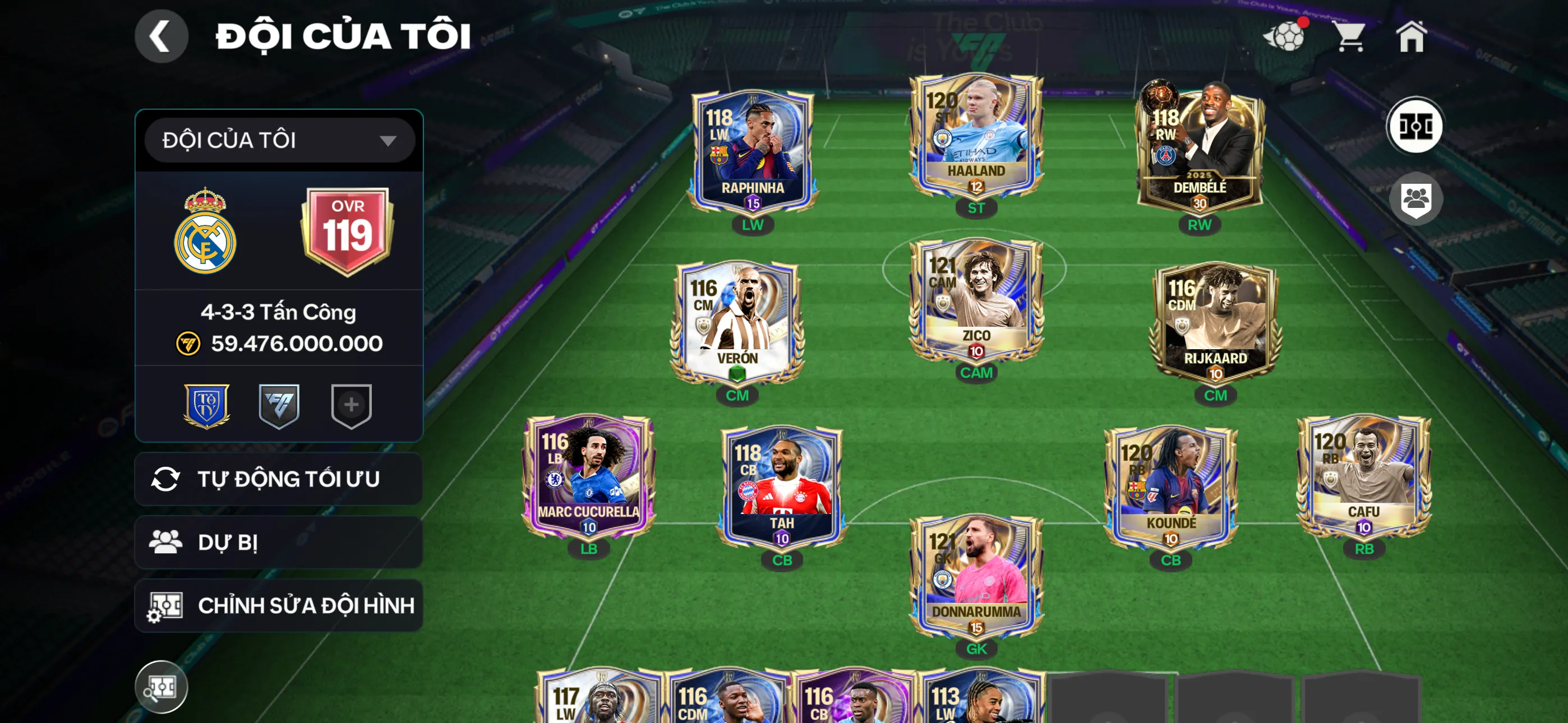Select the Real Madrid club crest
The height and width of the screenshot is (723, 1568).
[x=205, y=231]
